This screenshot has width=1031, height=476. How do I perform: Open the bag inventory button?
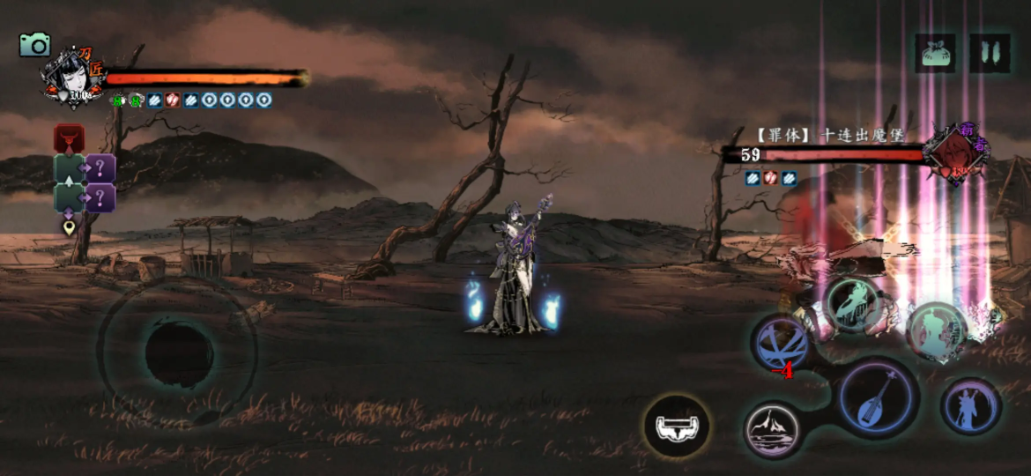point(935,52)
